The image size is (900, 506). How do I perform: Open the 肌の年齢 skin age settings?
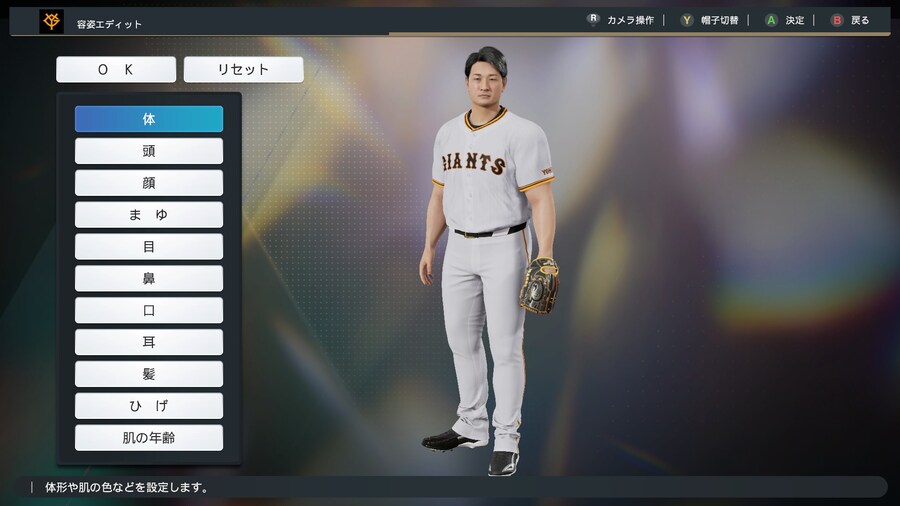tap(149, 438)
